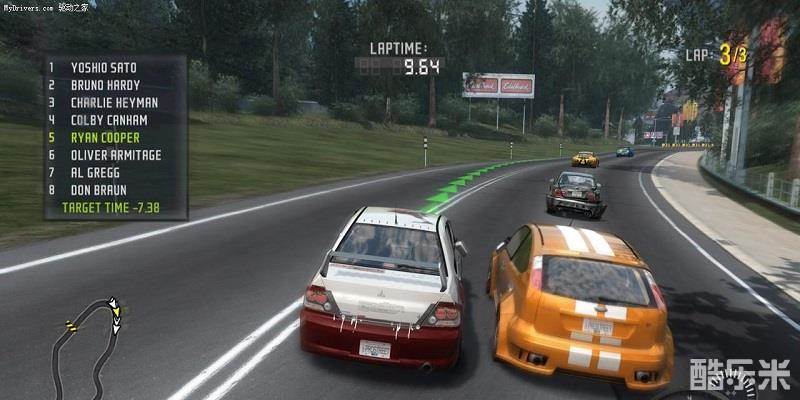Open the track outline minimap
Screen dimensions: 800x400
click(88, 345)
